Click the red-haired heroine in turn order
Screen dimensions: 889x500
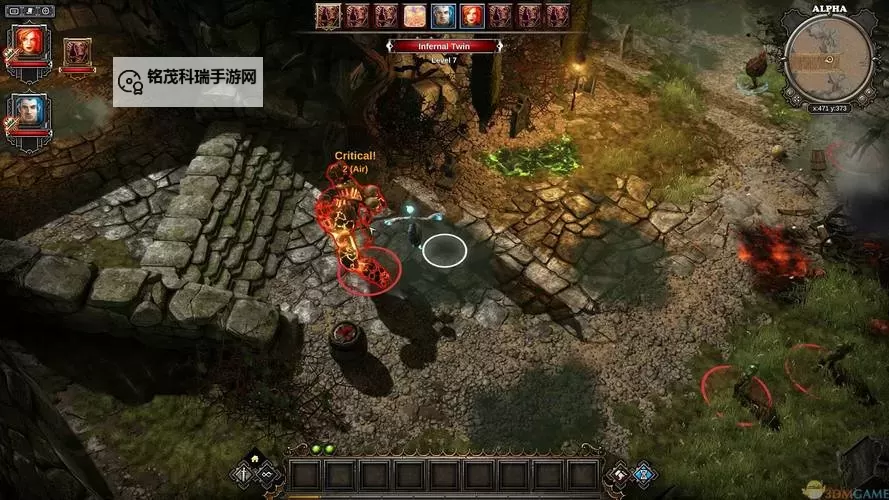tap(472, 15)
